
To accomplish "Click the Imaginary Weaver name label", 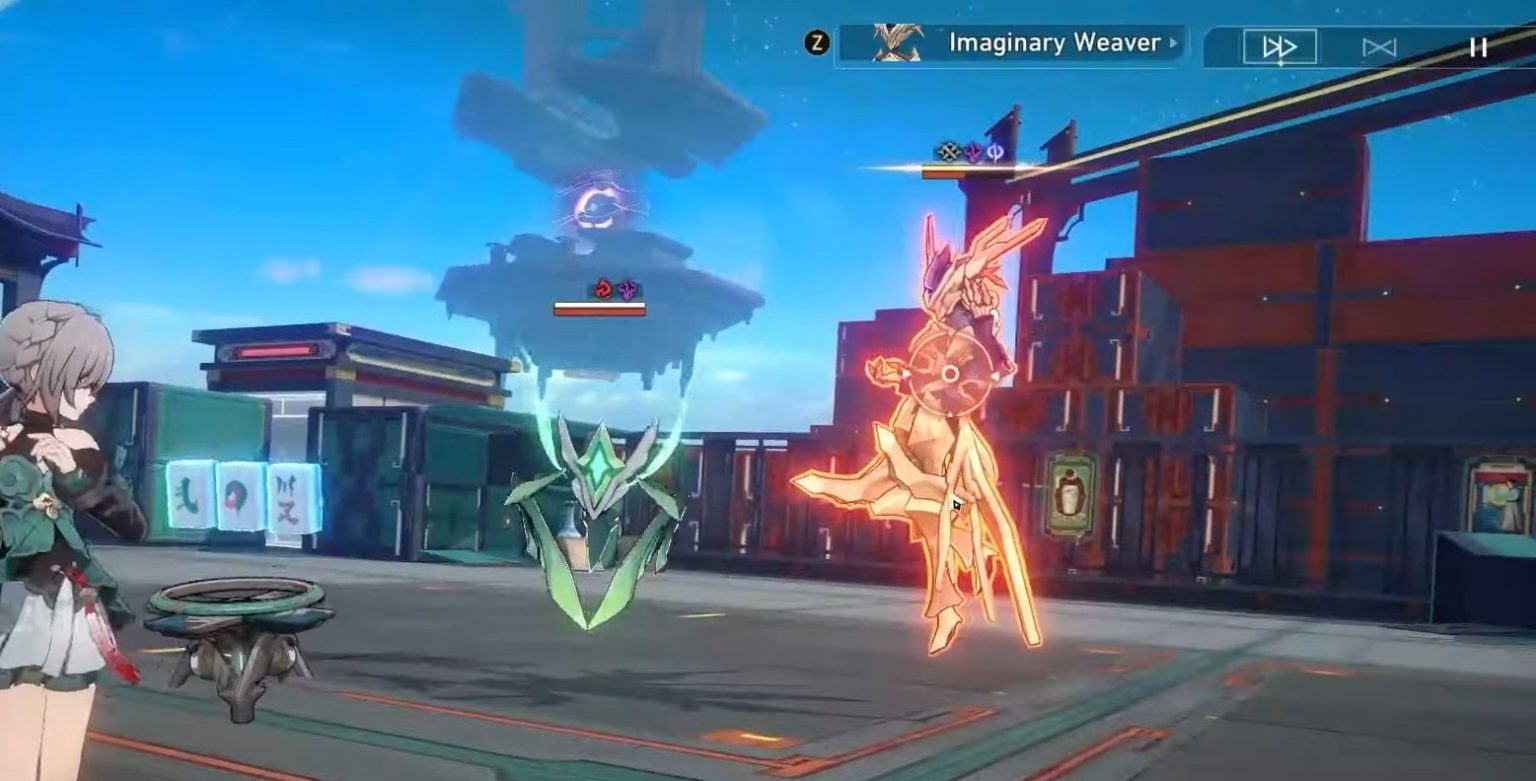I will (x=1060, y=44).
